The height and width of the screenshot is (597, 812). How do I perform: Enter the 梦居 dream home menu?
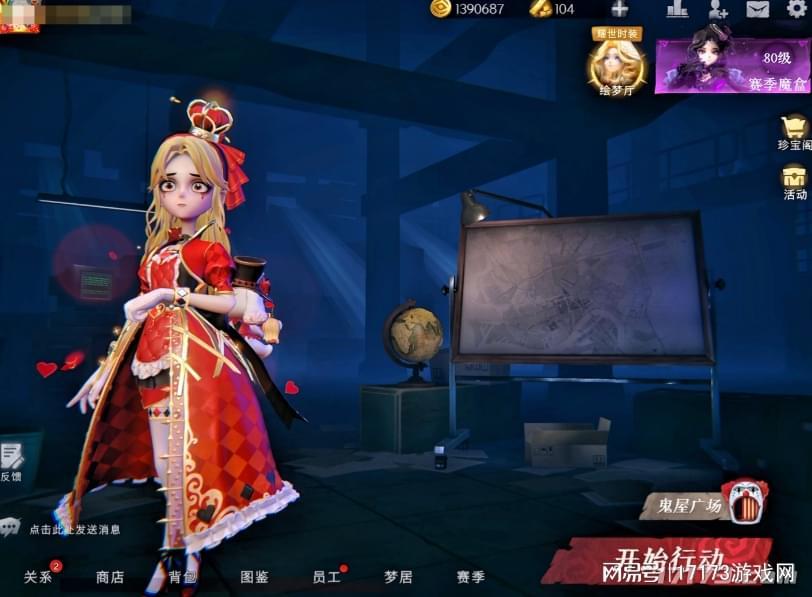pos(398,577)
